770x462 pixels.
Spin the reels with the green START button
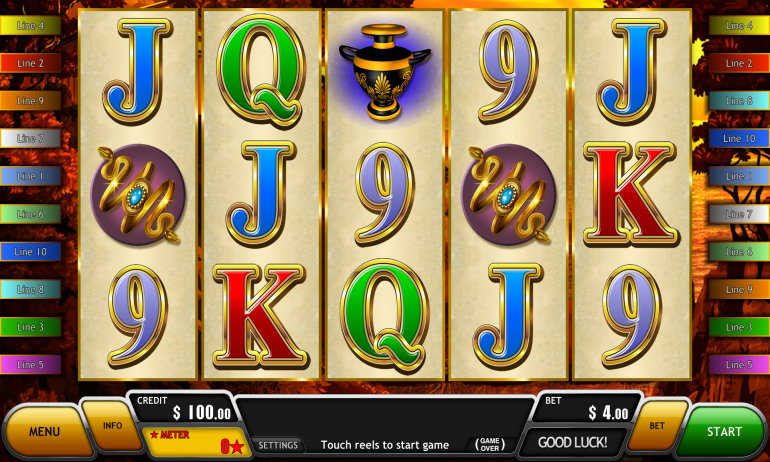click(x=724, y=431)
